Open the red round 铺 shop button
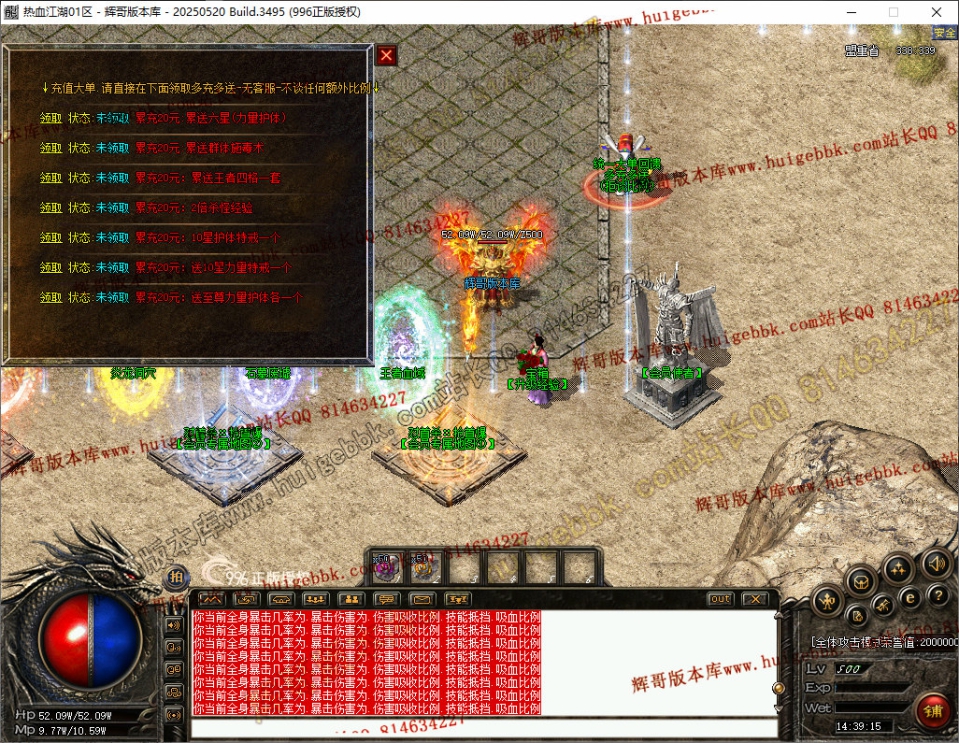This screenshot has width=959, height=743. coord(933,711)
